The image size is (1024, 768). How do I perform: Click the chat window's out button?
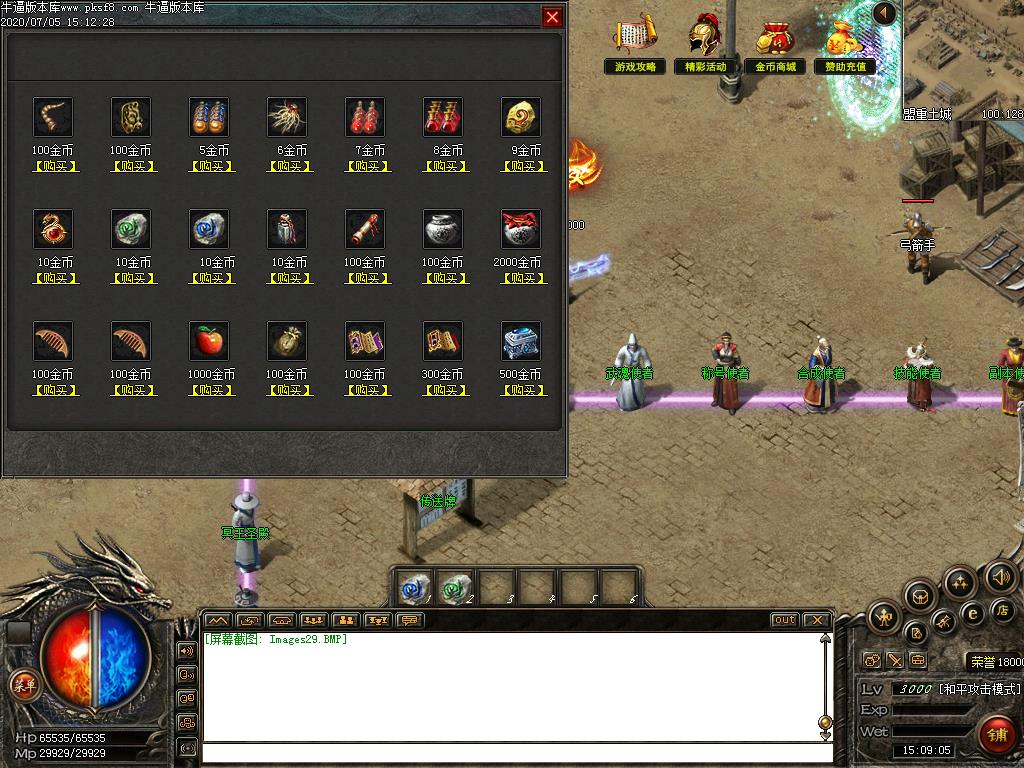[x=785, y=620]
